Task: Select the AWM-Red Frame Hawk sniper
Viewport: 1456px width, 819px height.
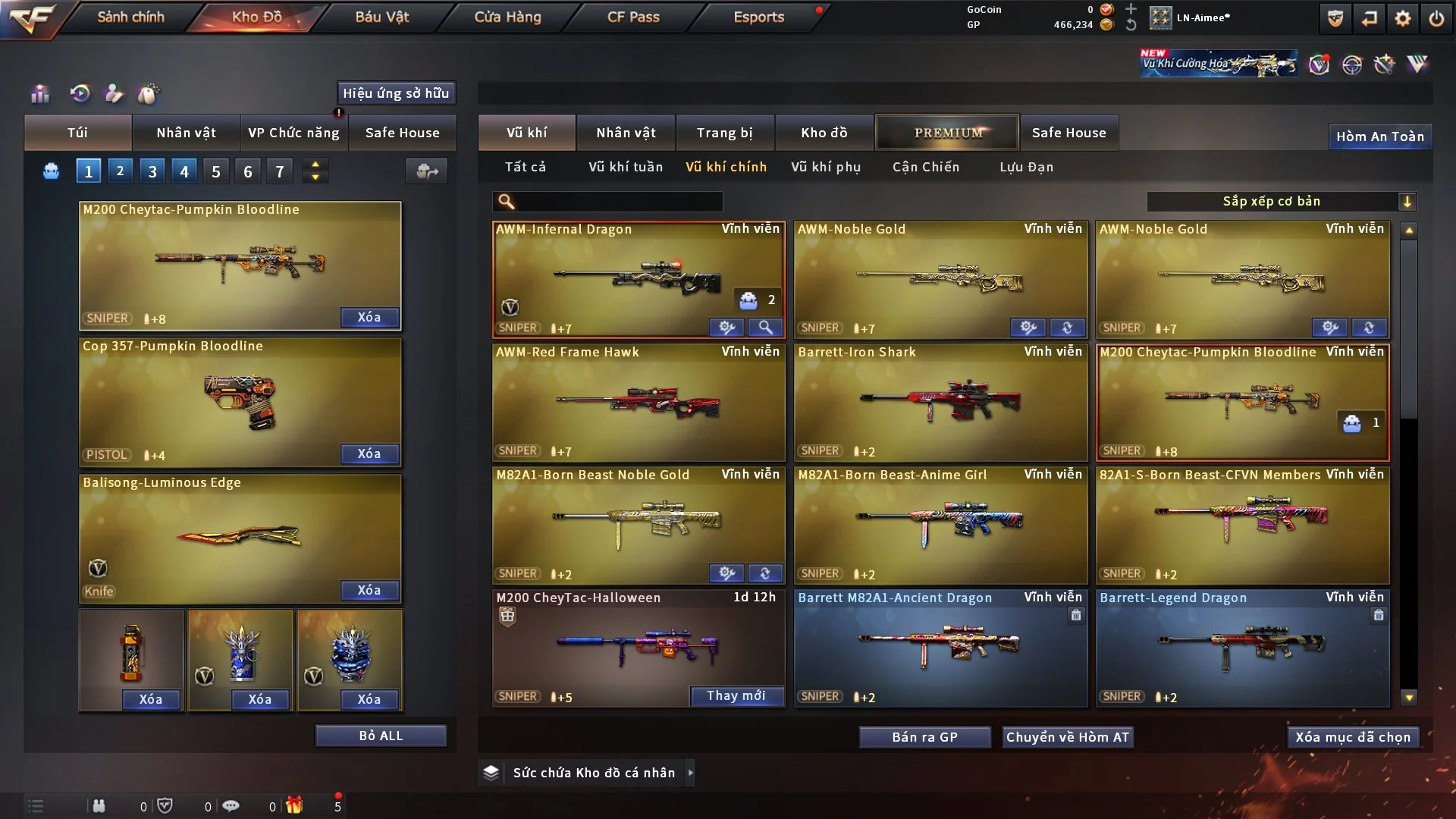Action: tap(639, 402)
